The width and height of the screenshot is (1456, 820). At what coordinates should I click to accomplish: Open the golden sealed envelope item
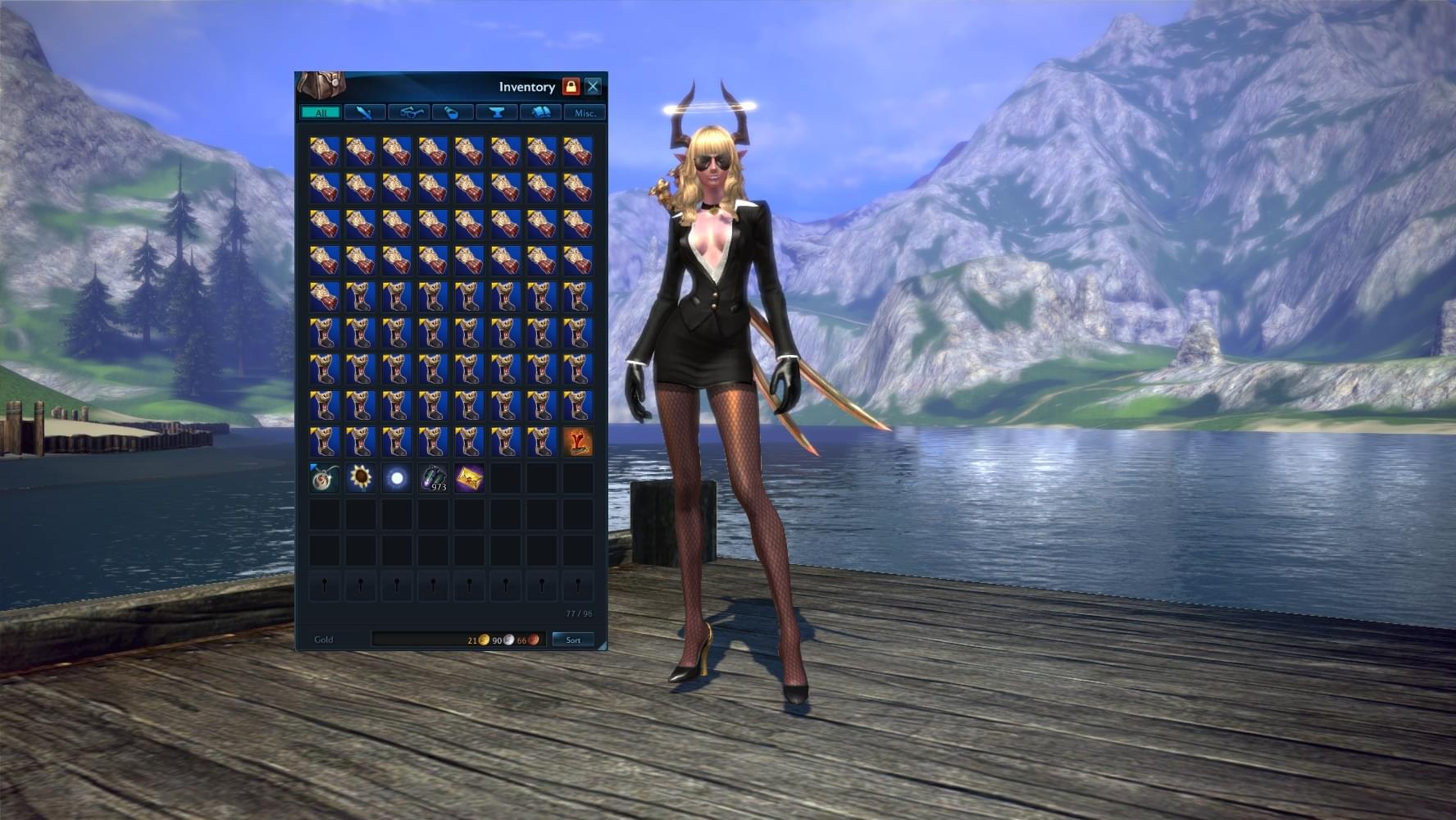[469, 478]
